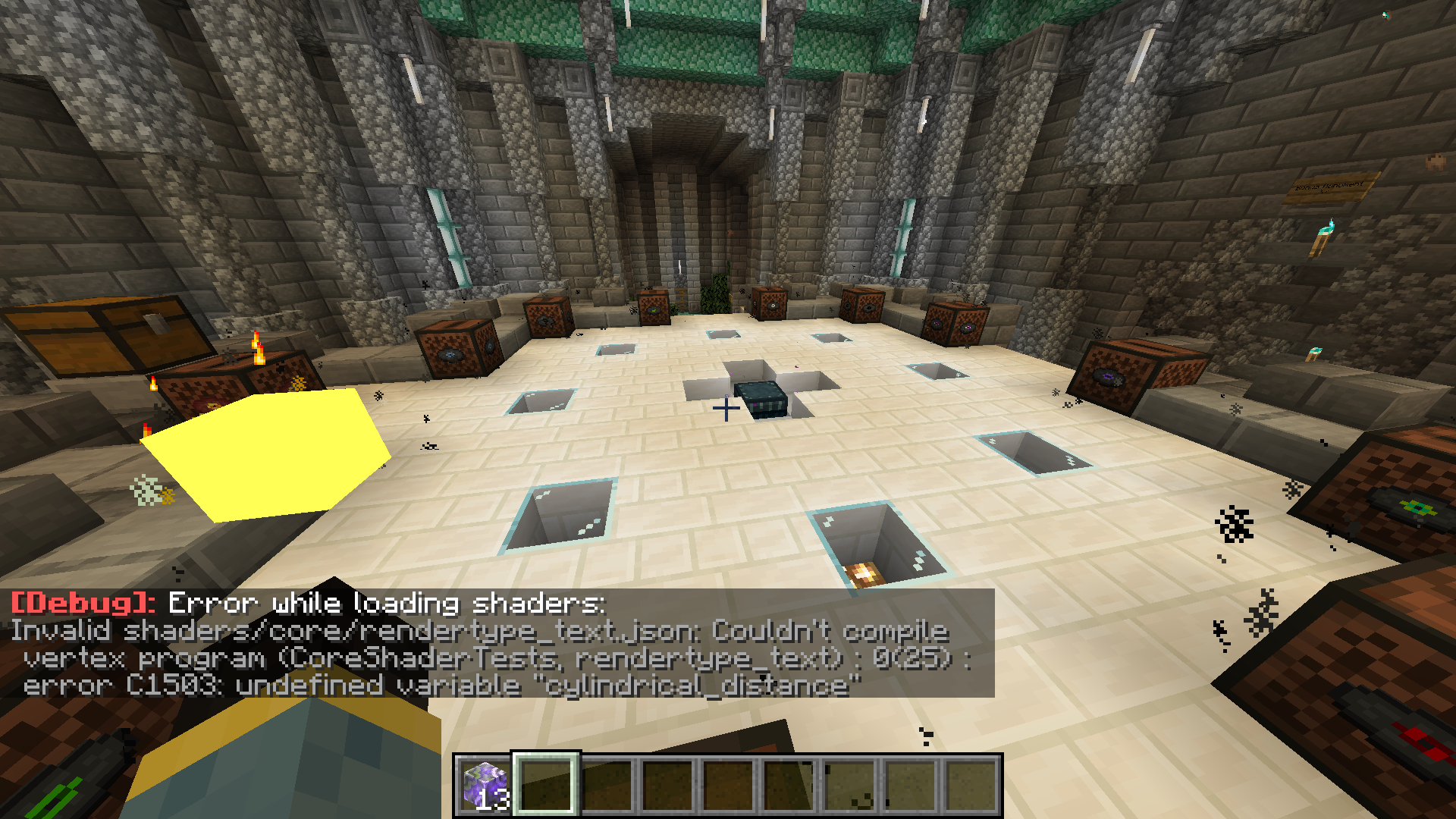Select the empty middle hotbar slot
Image resolution: width=1456 pixels, height=819 pixels.
[x=728, y=785]
